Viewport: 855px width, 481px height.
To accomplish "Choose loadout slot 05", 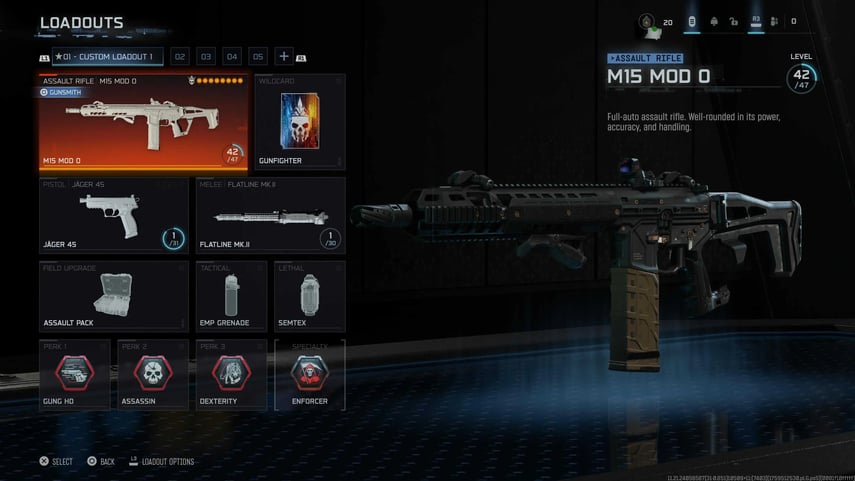I will (258, 57).
